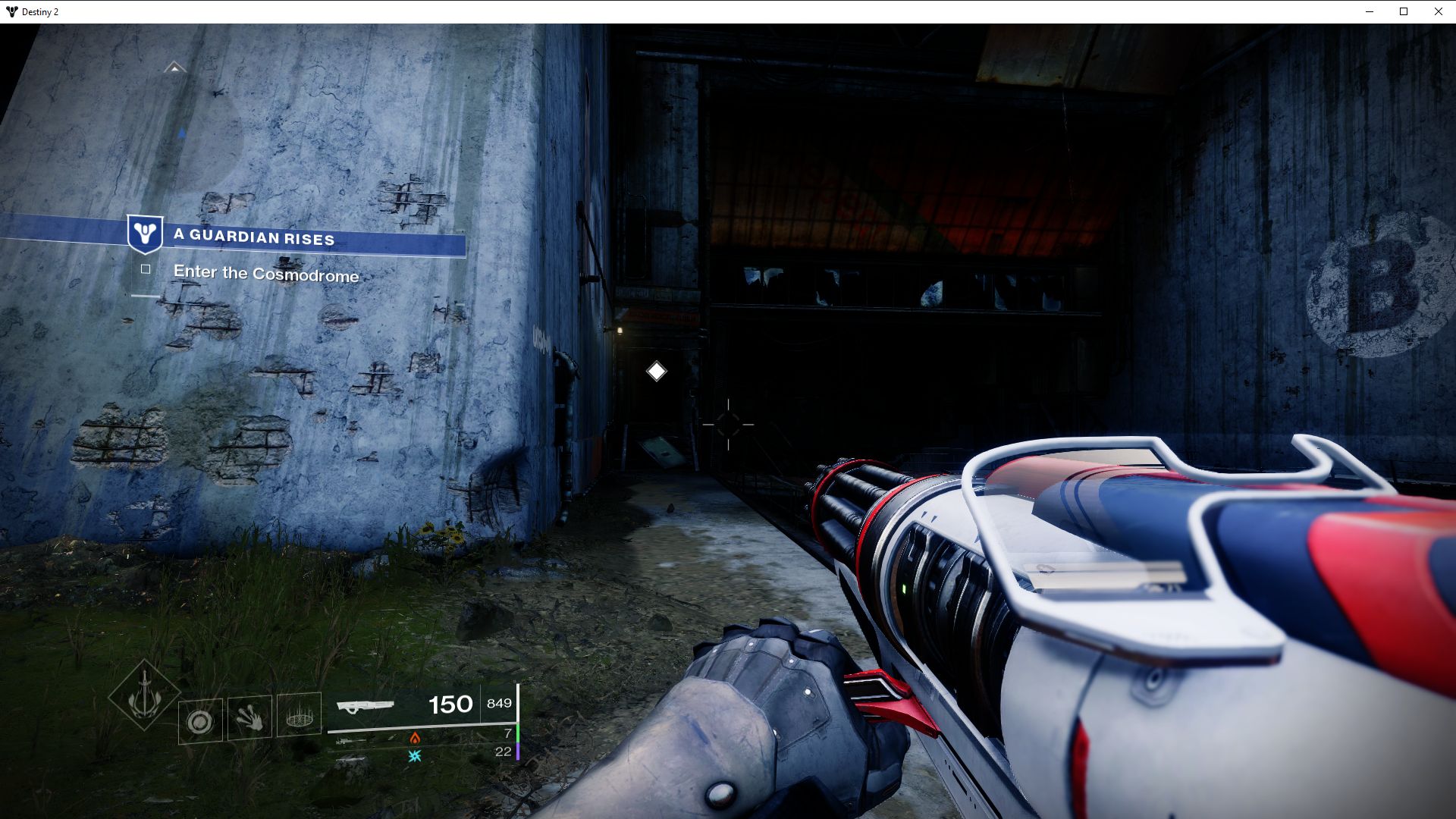This screenshot has width=1456, height=819.
Task: Activate the circular grenade ability icon
Action: [x=201, y=720]
